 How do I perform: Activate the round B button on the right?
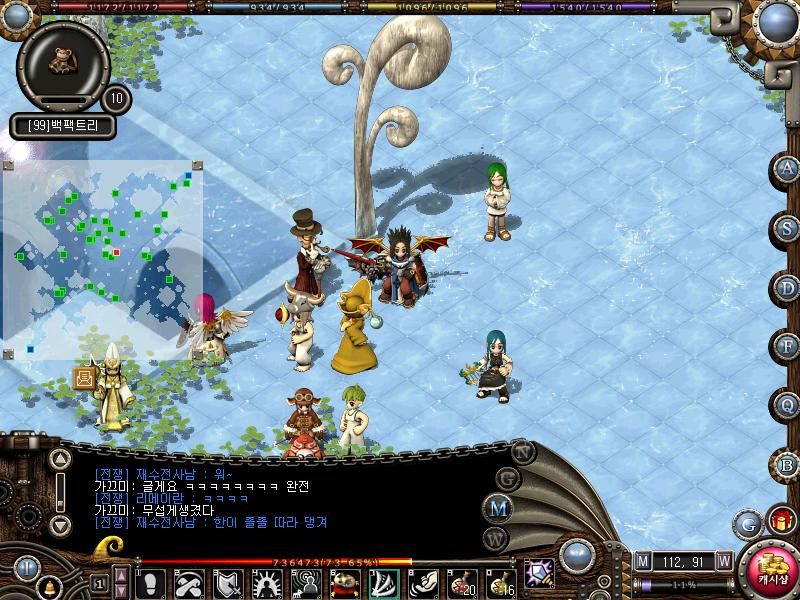[787, 464]
